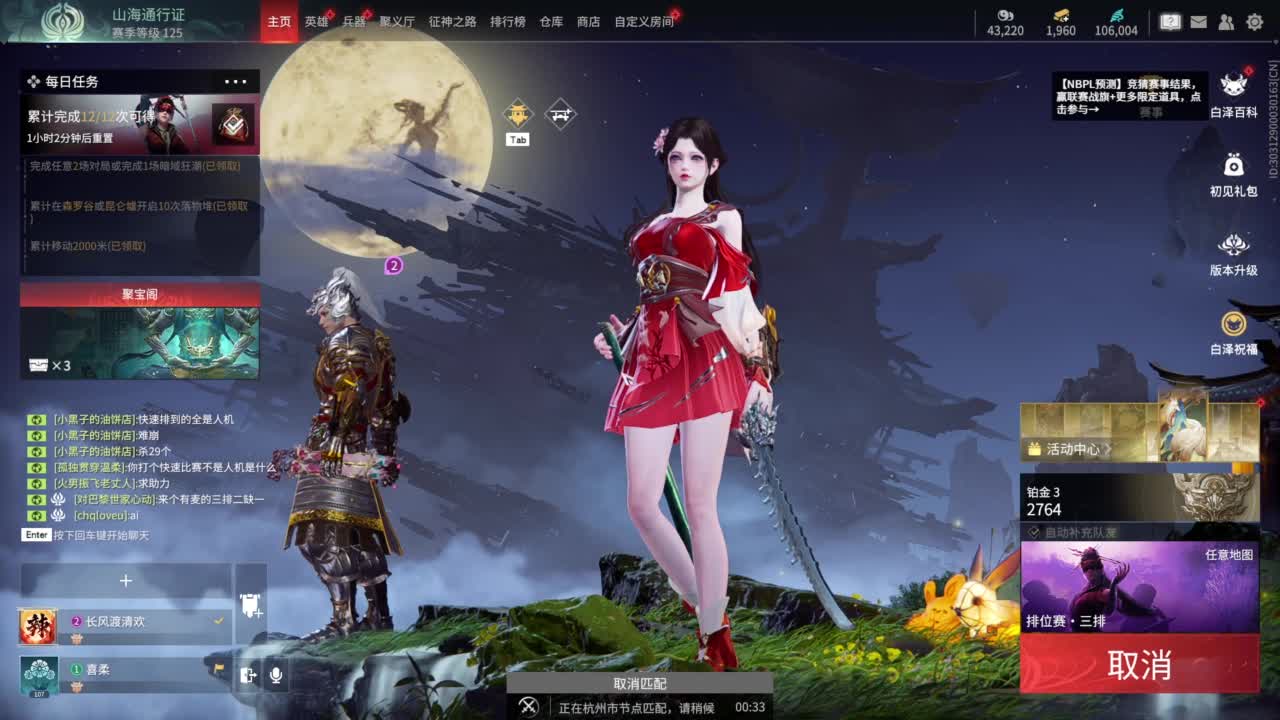Open the friends list icon
1280x720 pixels.
pos(1226,20)
